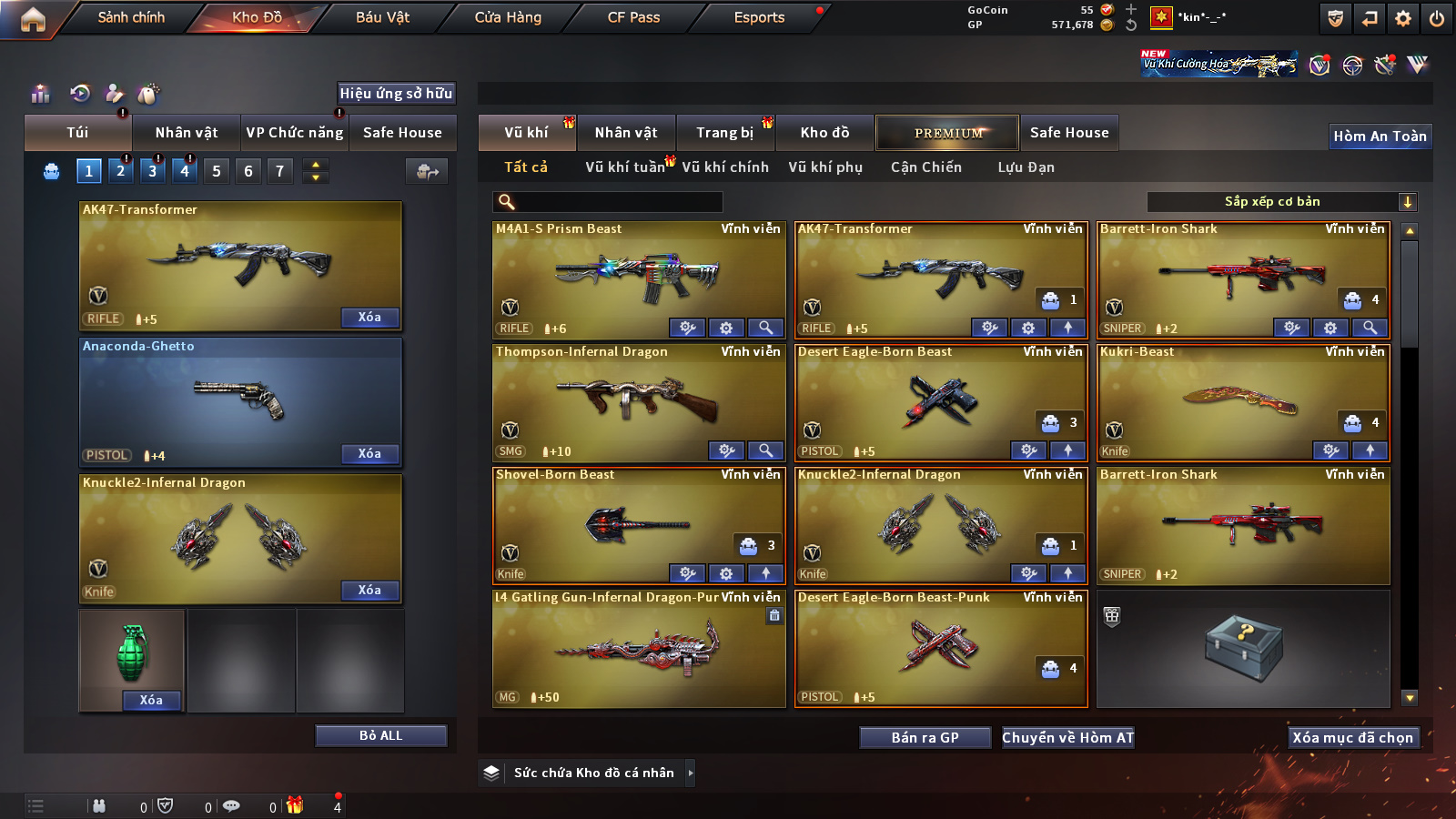Show the Vũ khí chính filter
1456x819 pixels.
pos(724,167)
